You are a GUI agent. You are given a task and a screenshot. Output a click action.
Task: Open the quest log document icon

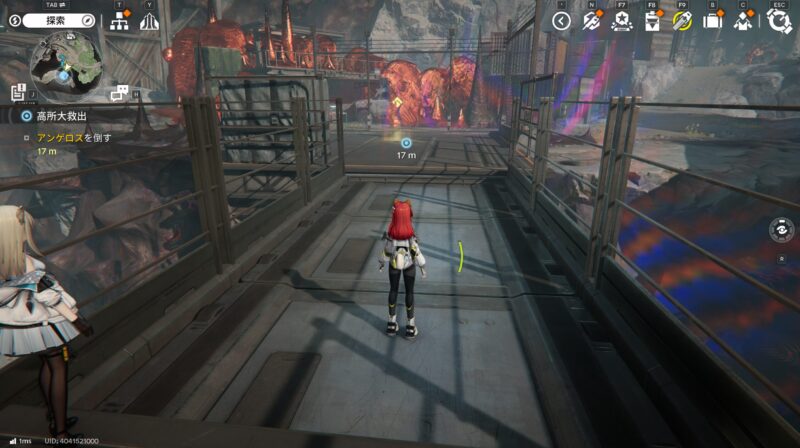tap(18, 93)
